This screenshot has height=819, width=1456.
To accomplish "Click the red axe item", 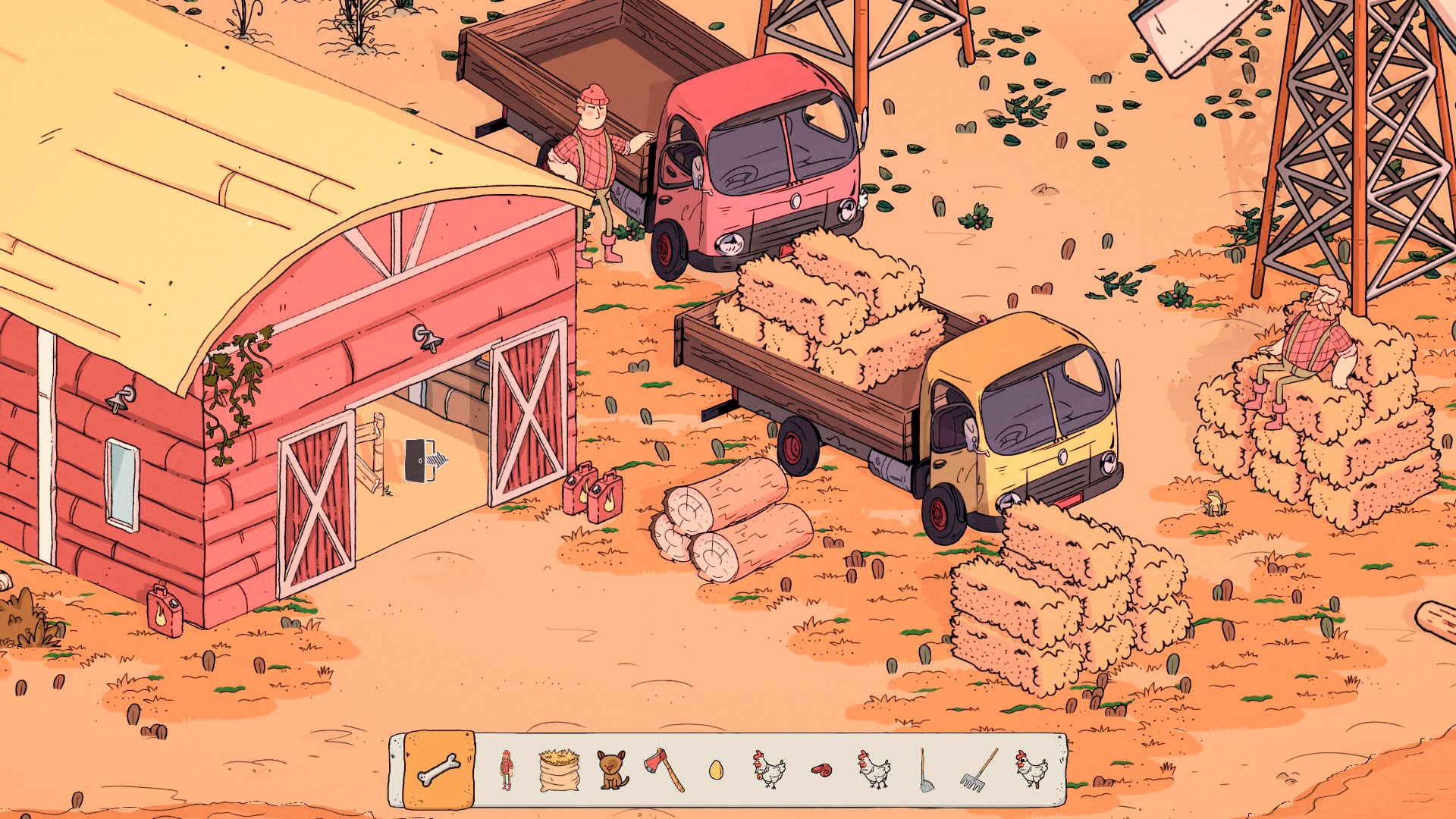I will point(664,770).
